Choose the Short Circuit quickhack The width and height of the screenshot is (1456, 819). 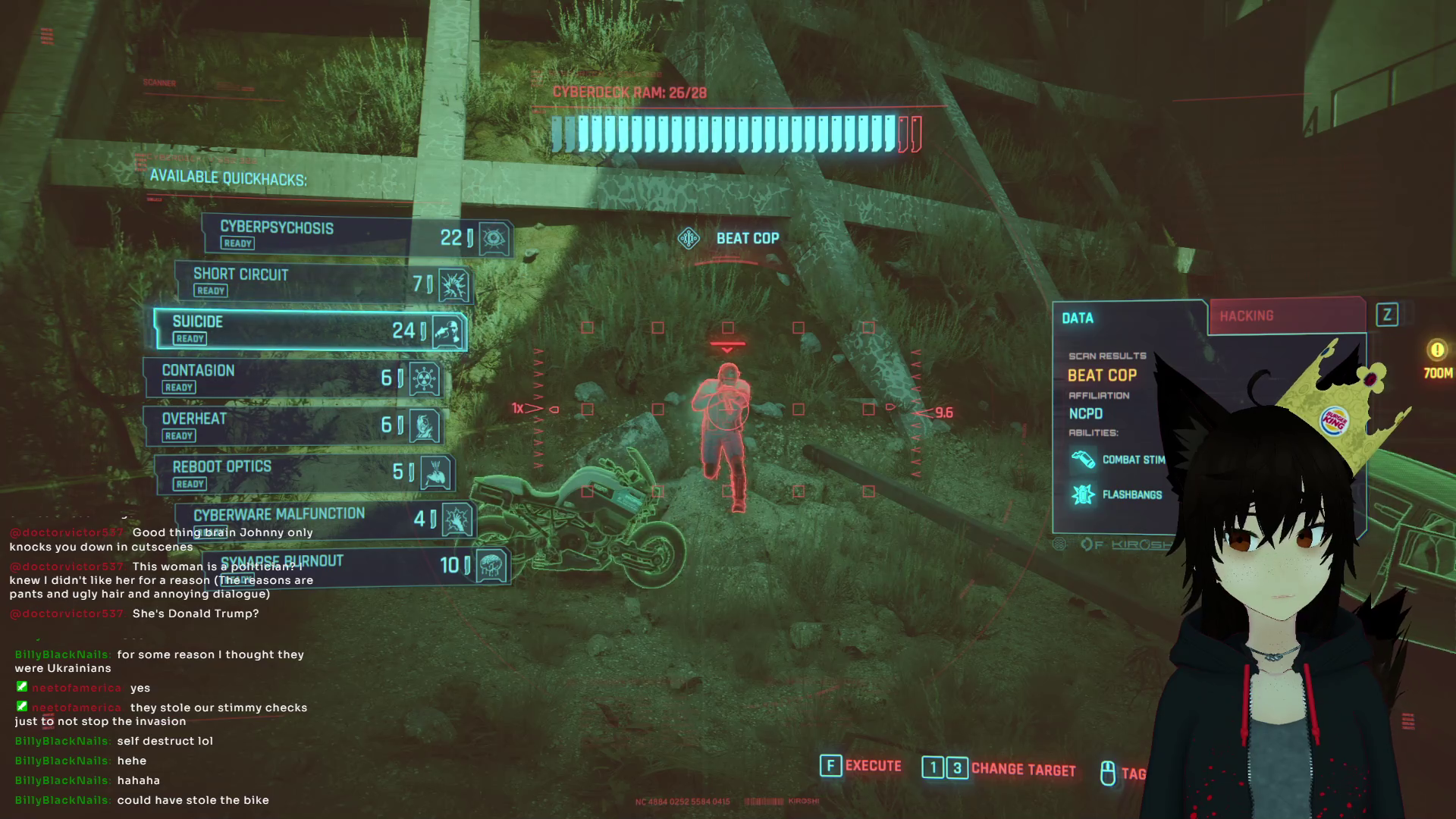click(322, 281)
